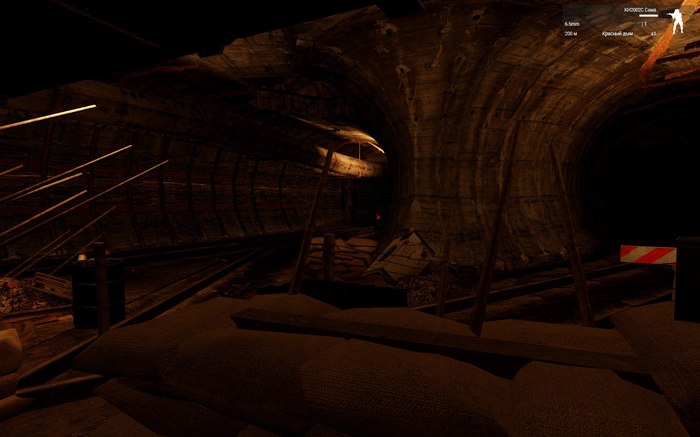The width and height of the screenshot is (700, 437).
Task: Click the weapon name label
Action: [x=639, y=10]
